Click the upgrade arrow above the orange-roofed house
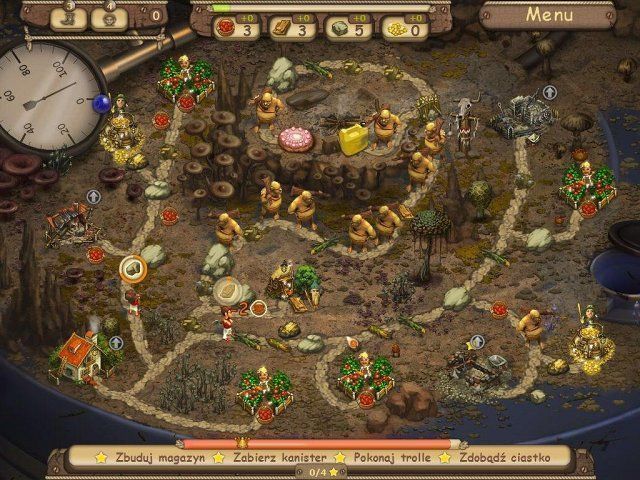The image size is (640, 480). click(x=116, y=343)
